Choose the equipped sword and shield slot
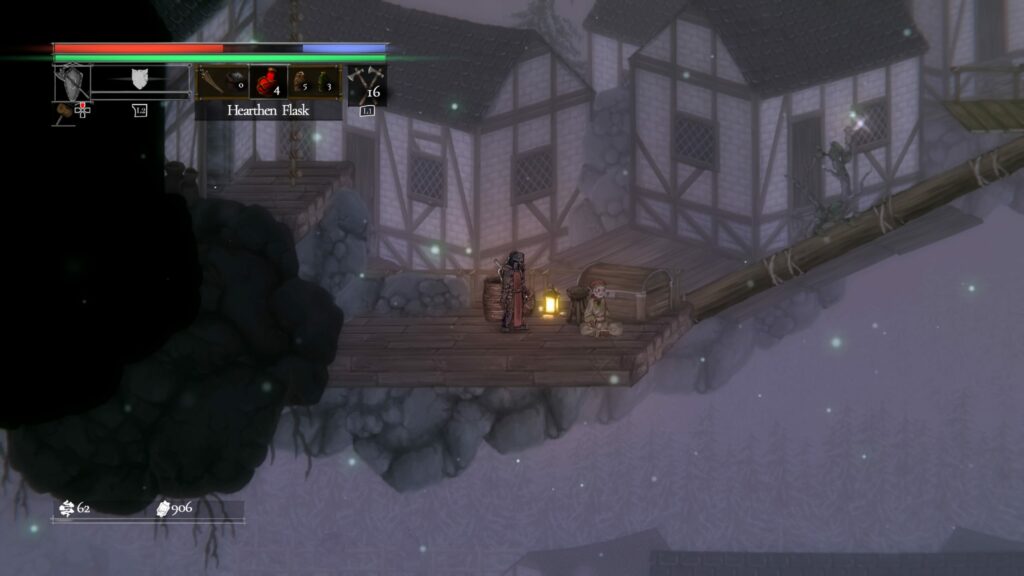 coord(72,82)
